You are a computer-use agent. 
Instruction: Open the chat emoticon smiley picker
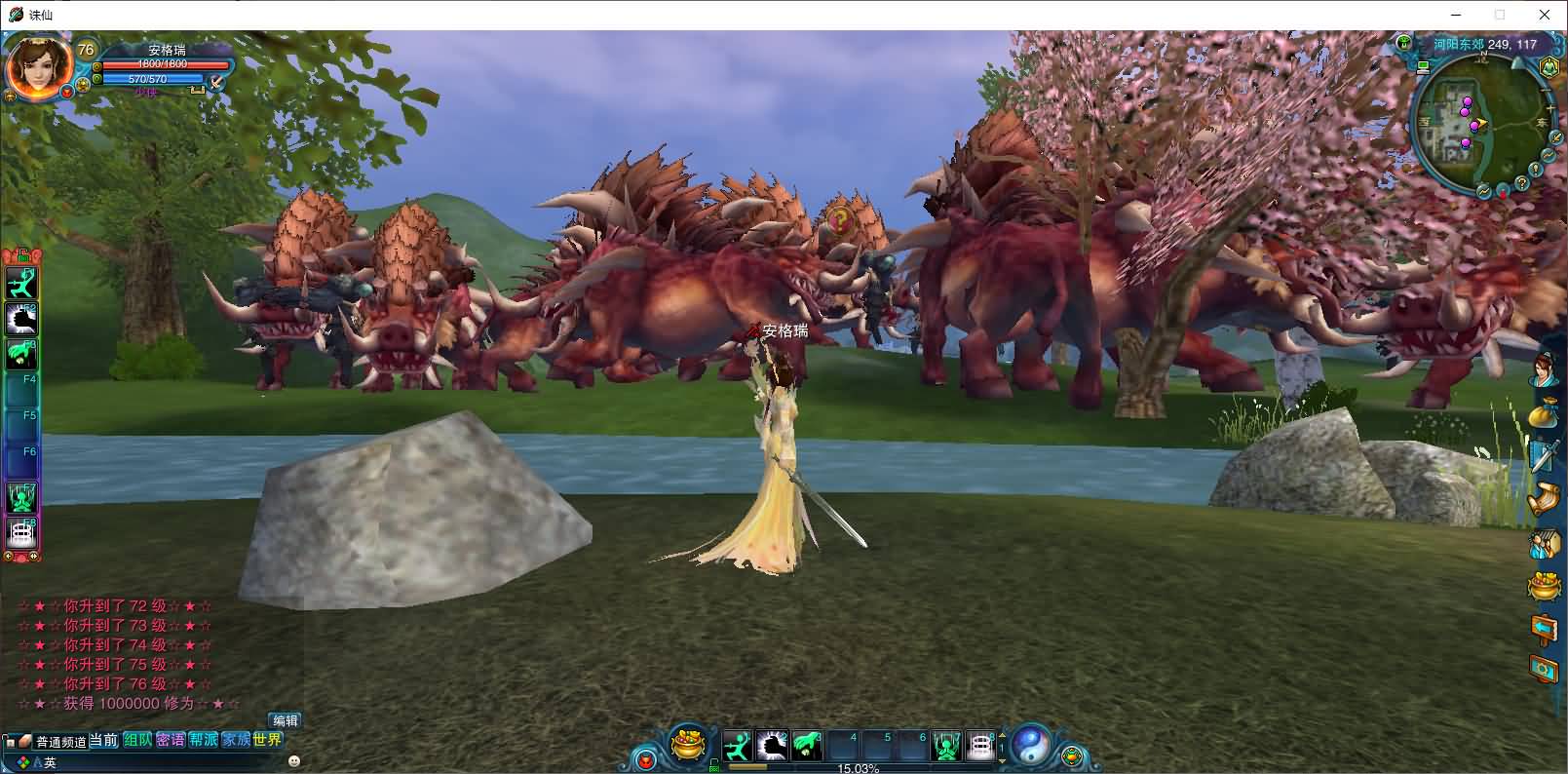tap(294, 761)
